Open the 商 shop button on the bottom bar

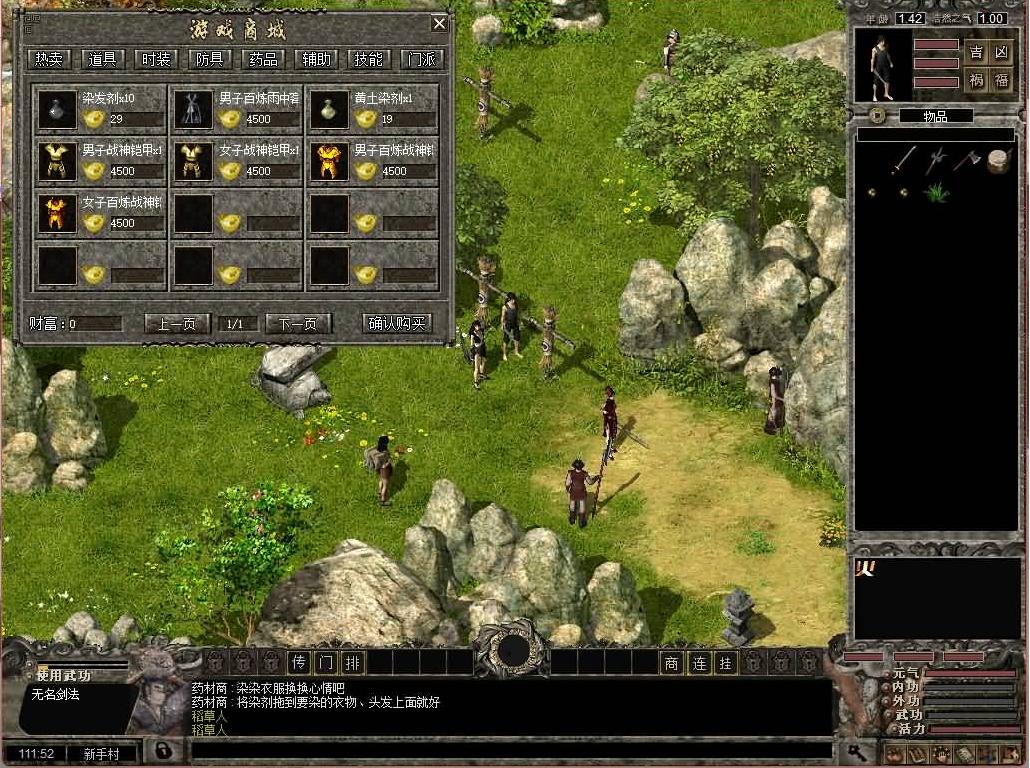pos(672,662)
